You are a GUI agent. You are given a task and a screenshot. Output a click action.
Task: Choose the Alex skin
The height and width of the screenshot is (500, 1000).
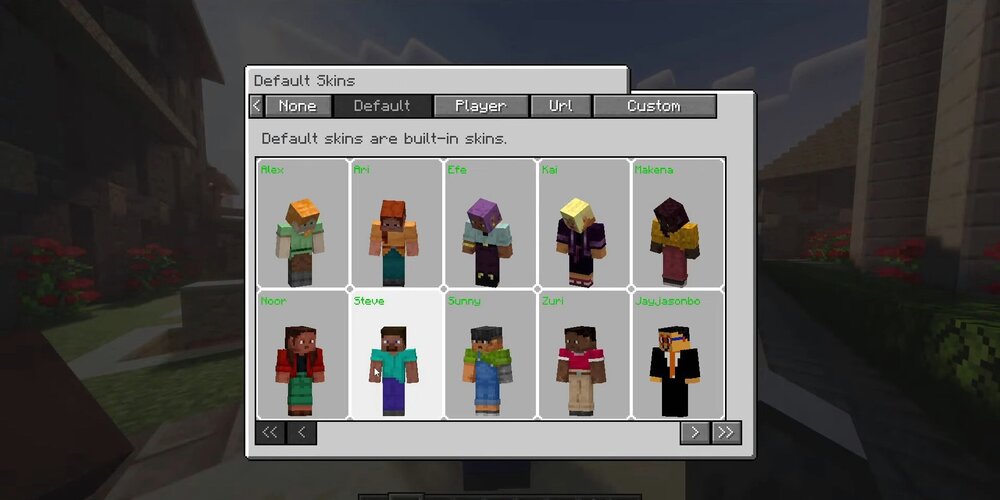pos(303,223)
